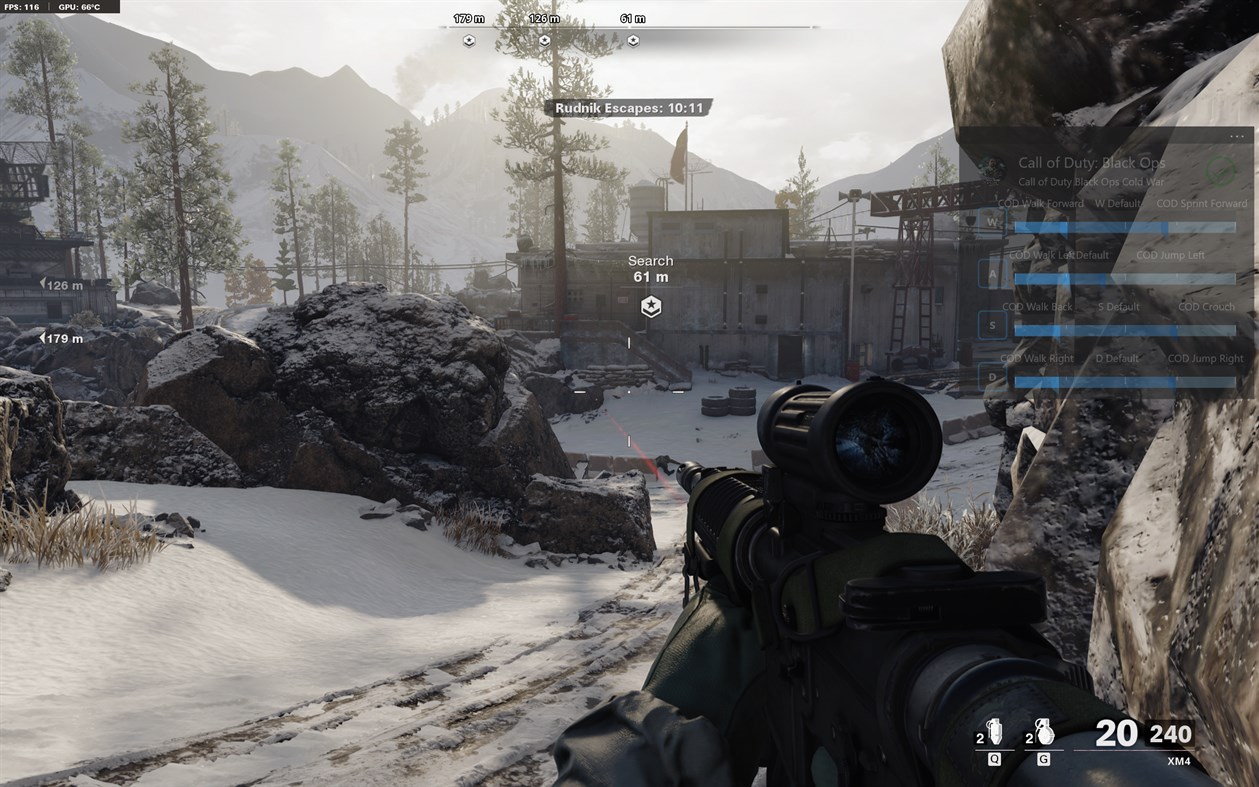This screenshot has width=1259, height=787.
Task: Open the overlay's three-dot options menu
Action: point(1237,136)
